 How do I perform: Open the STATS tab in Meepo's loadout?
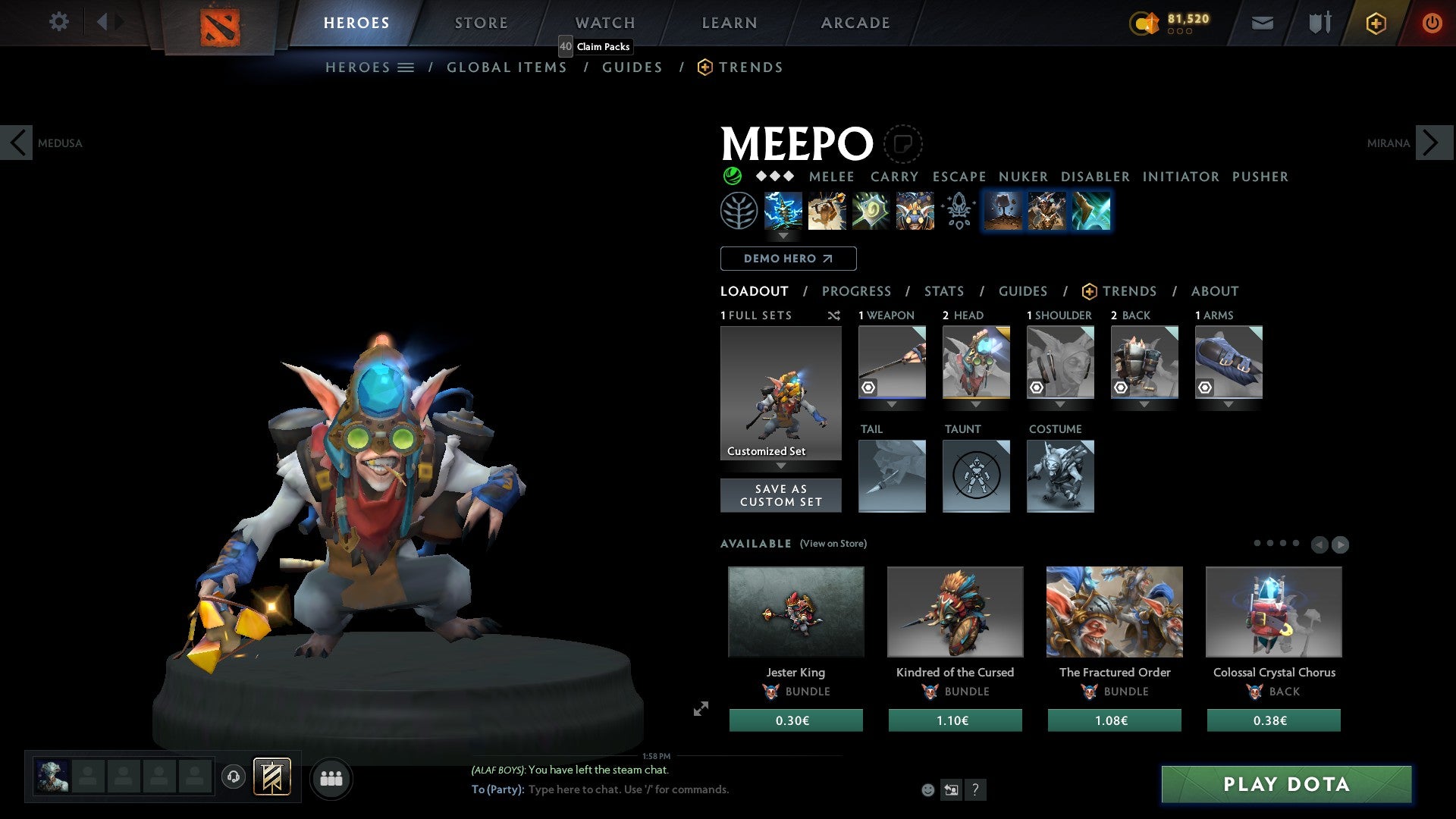(x=943, y=291)
